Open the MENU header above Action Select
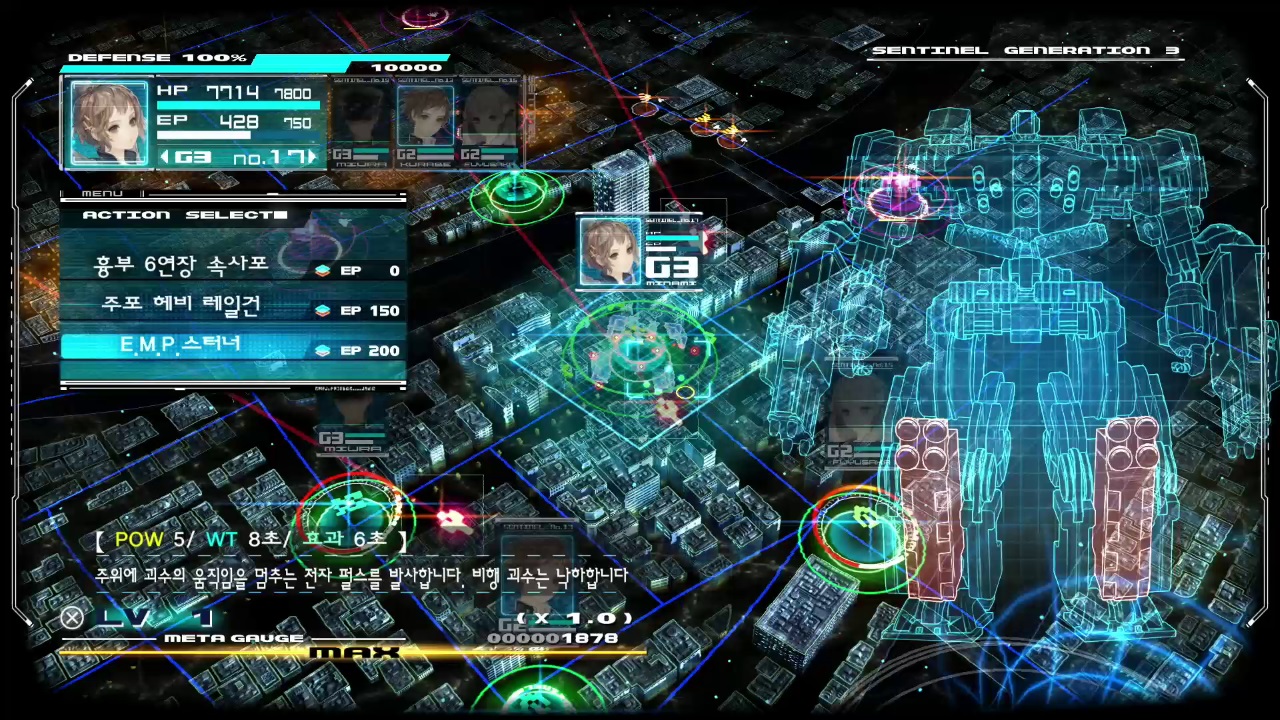Image resolution: width=1280 pixels, height=720 pixels. (x=103, y=193)
